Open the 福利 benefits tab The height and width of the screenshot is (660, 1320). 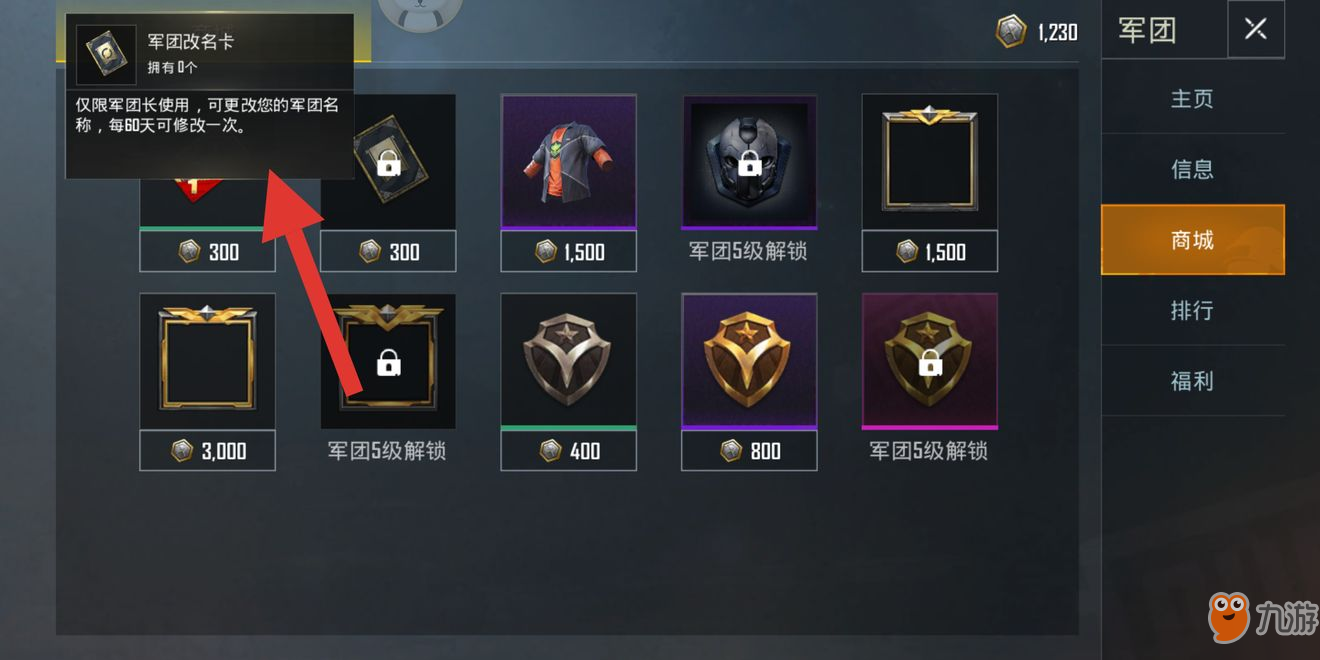[1192, 381]
